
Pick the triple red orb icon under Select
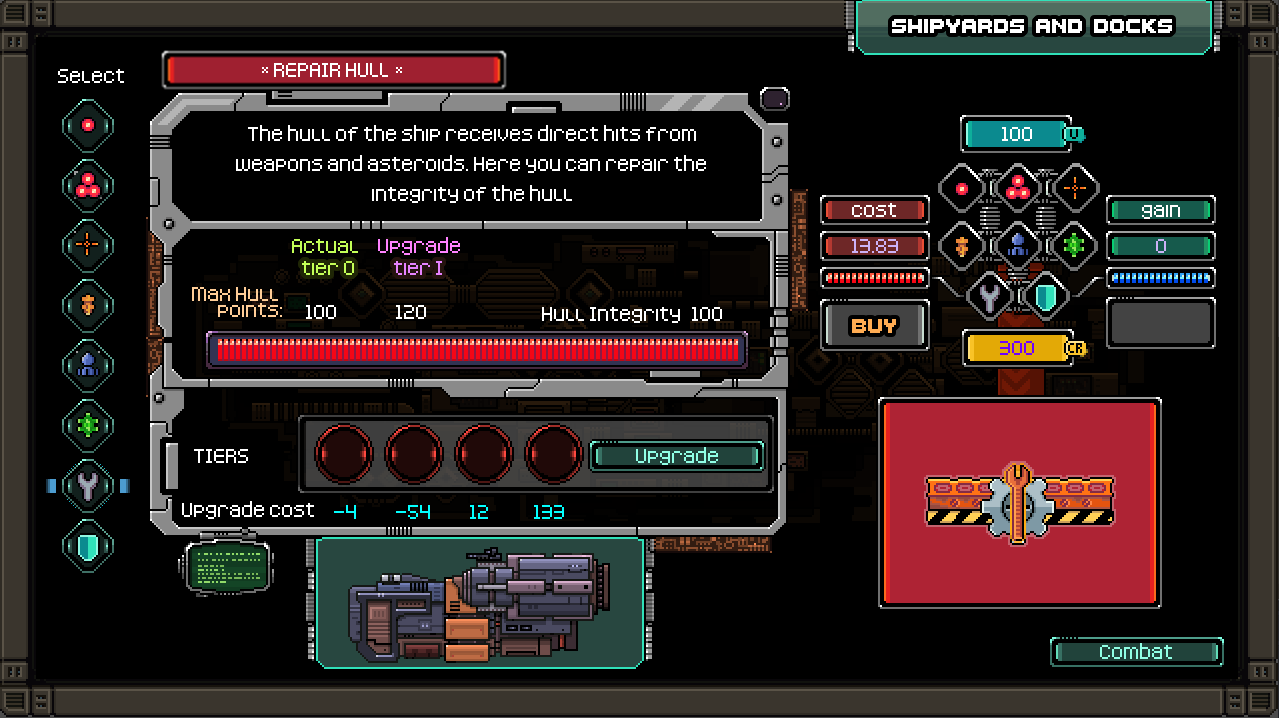coord(88,185)
